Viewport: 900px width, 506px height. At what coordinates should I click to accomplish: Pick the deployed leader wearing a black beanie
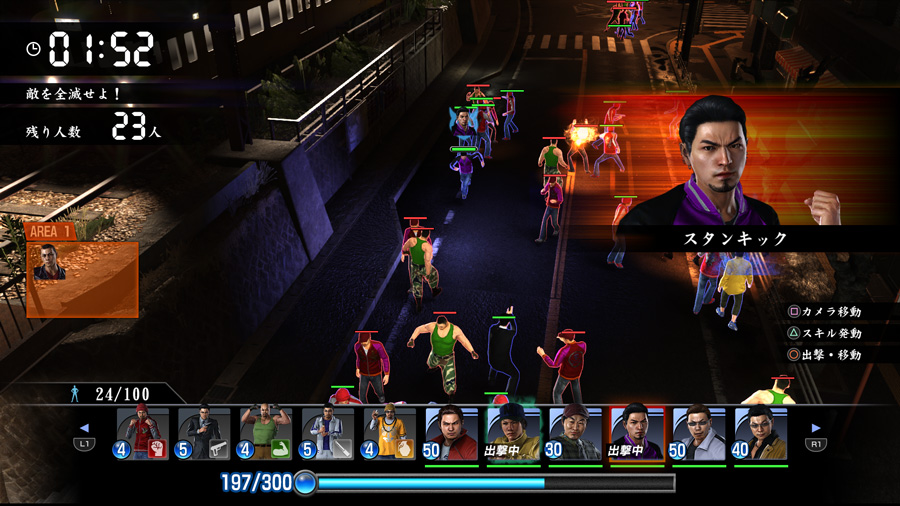tap(514, 433)
